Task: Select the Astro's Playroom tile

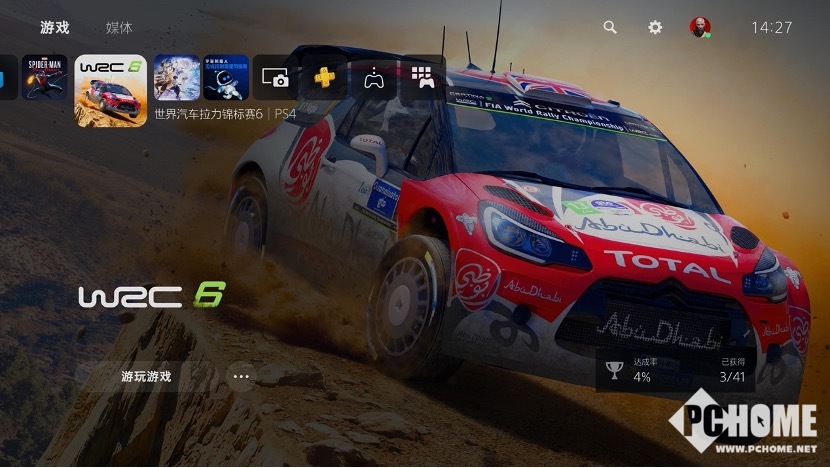Action: pos(226,77)
